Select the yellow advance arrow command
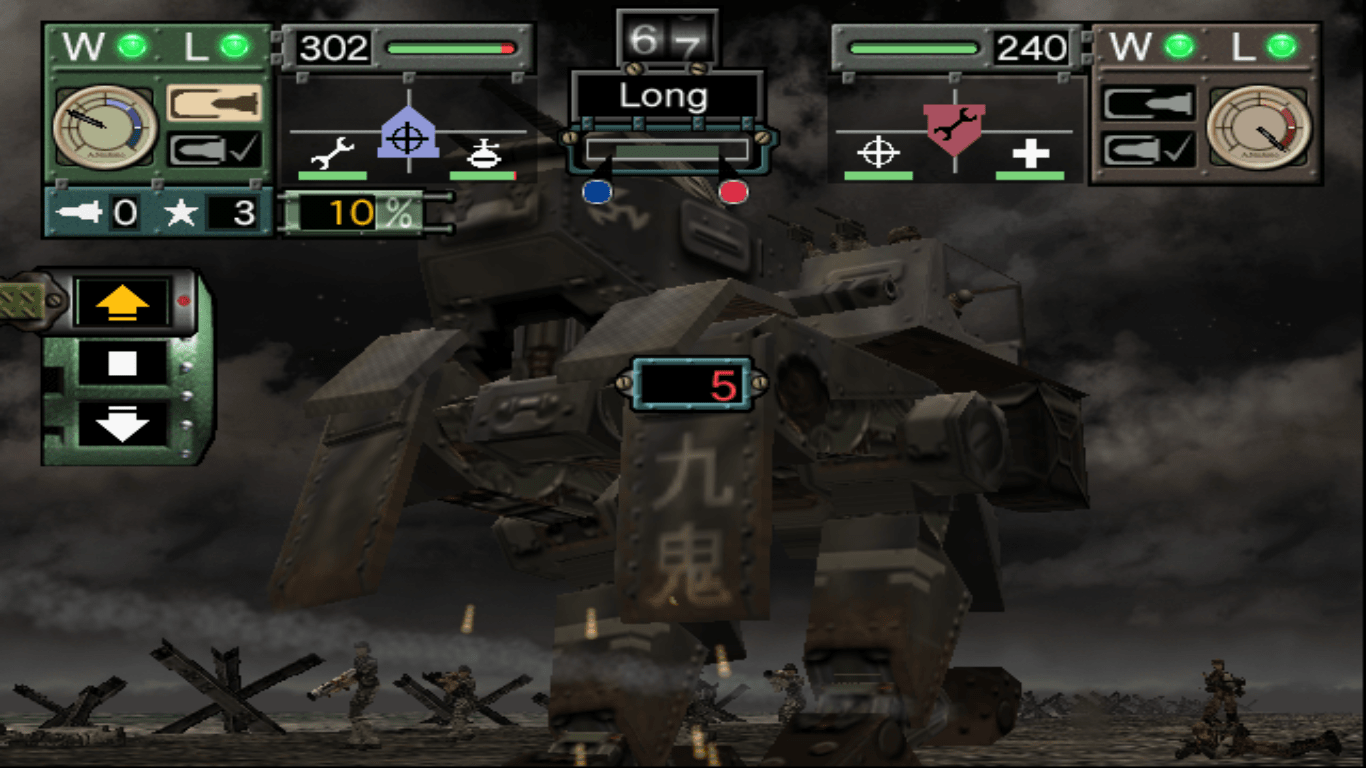 (x=123, y=300)
